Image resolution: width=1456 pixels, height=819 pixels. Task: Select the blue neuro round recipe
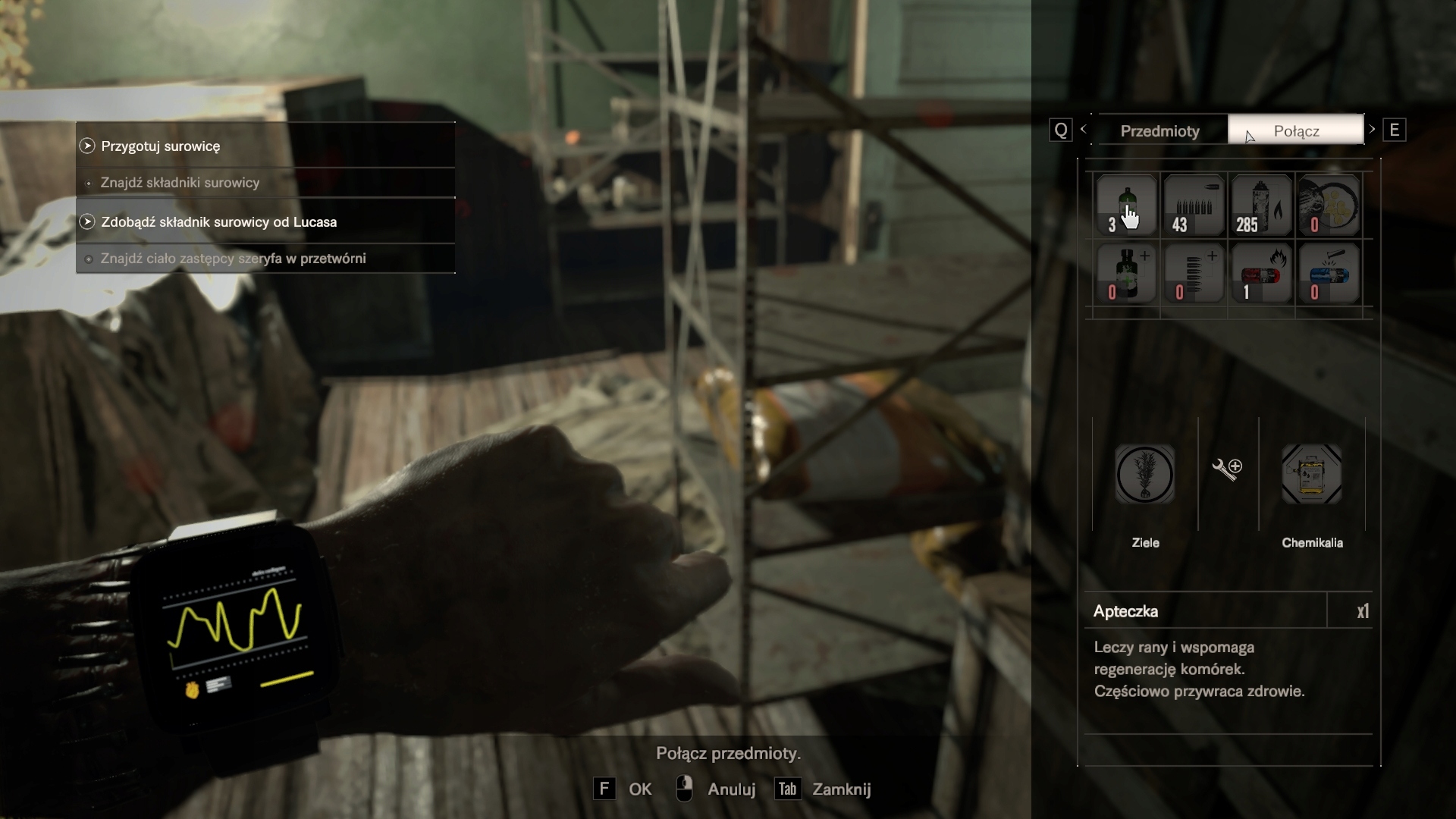[x=1329, y=273]
